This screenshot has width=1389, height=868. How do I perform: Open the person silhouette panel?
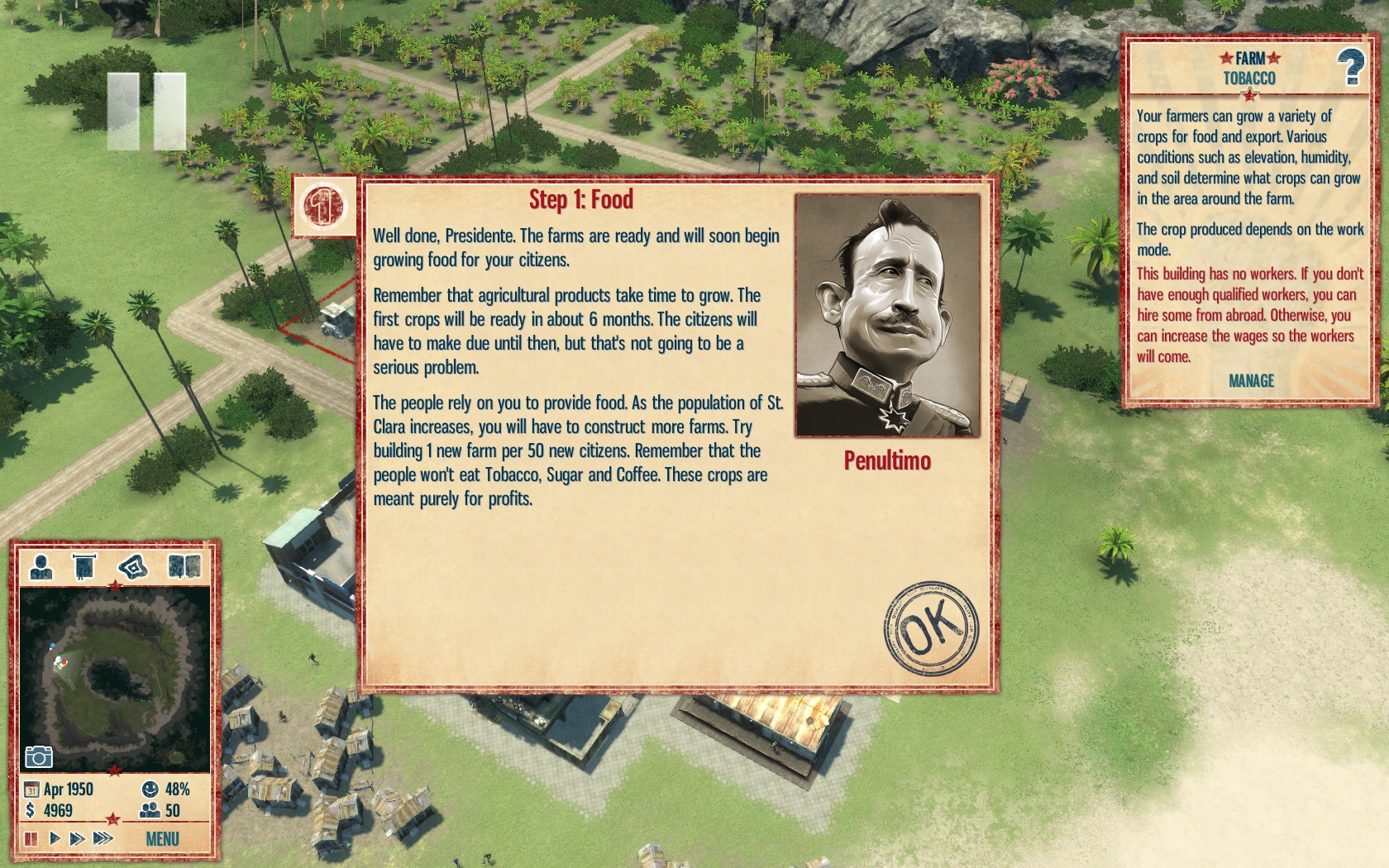41,567
